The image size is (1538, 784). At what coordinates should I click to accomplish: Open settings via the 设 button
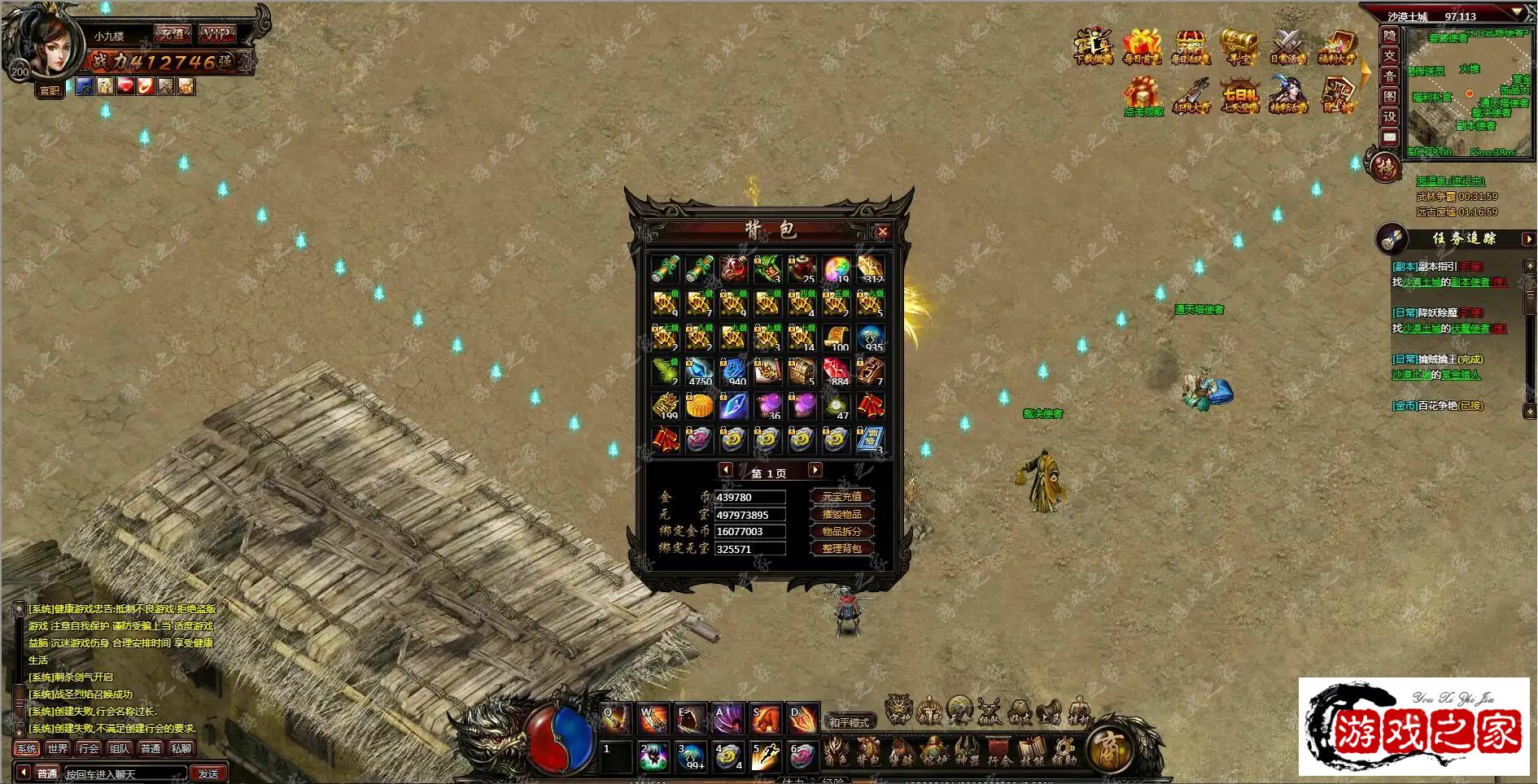coord(1390,117)
